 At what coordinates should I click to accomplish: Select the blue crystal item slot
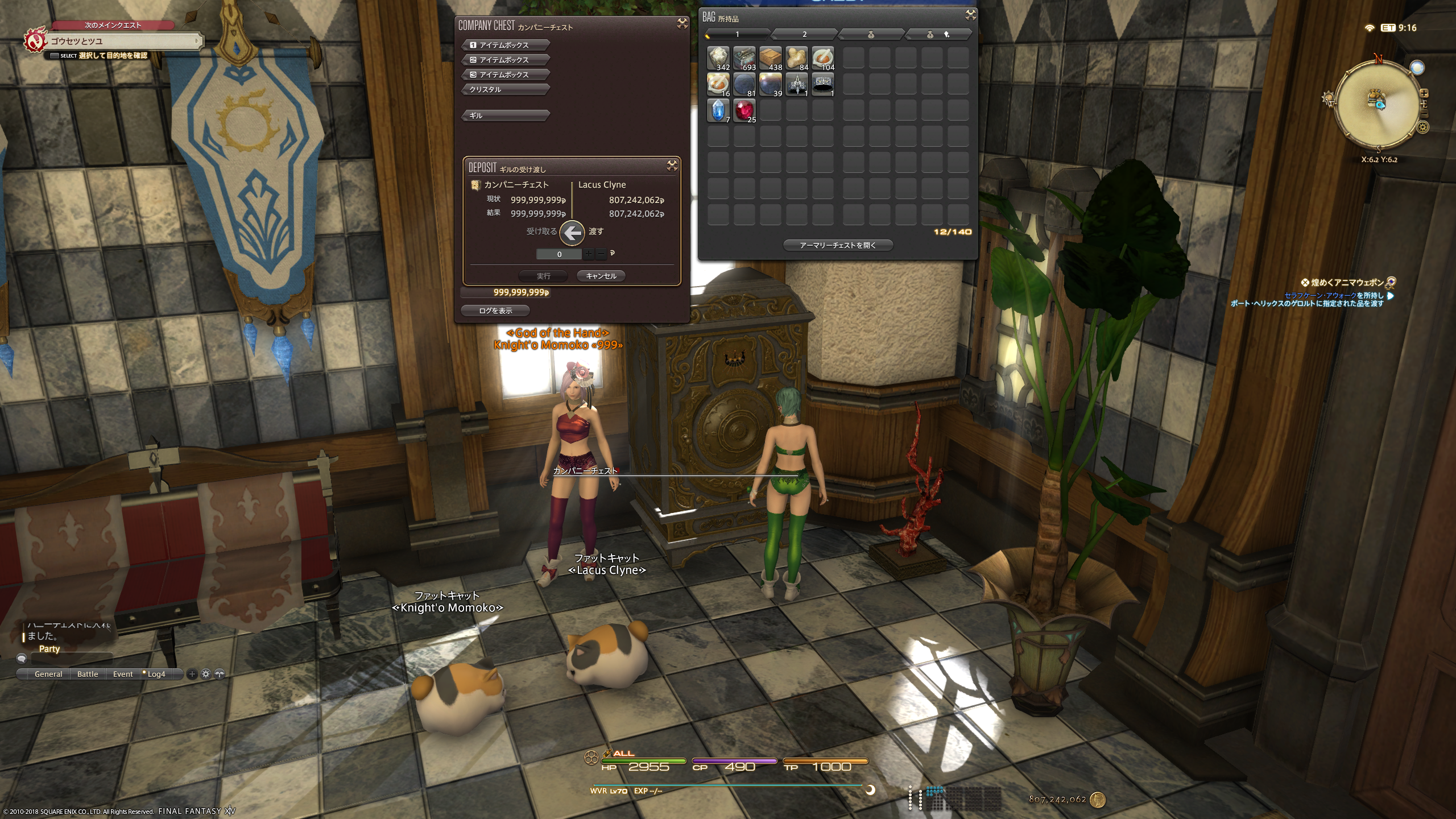click(x=718, y=110)
